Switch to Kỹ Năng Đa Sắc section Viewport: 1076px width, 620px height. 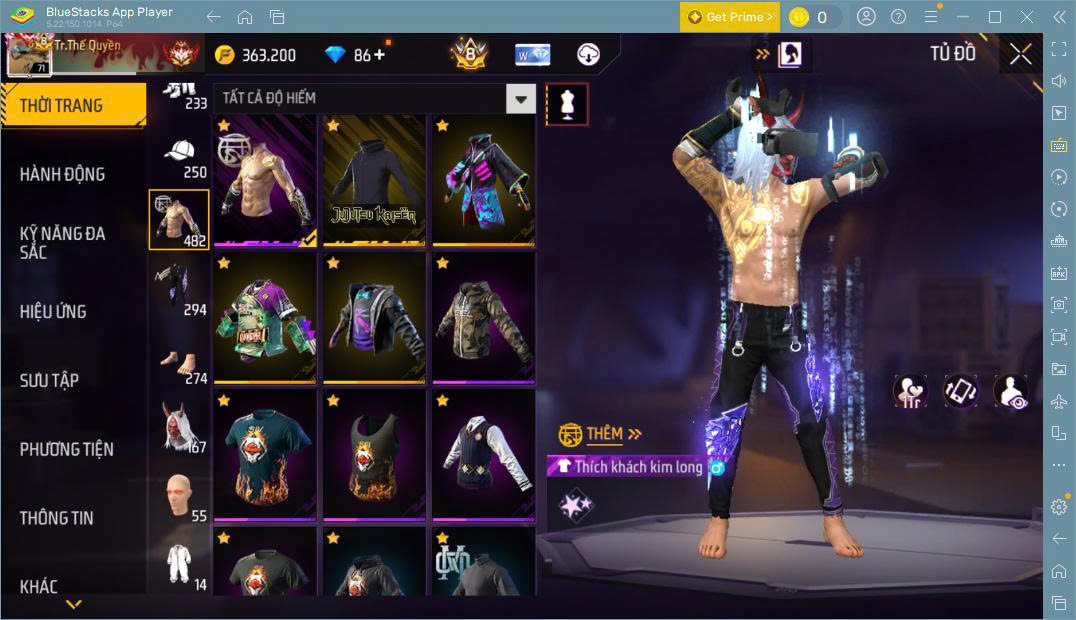pyautogui.click(x=63, y=242)
